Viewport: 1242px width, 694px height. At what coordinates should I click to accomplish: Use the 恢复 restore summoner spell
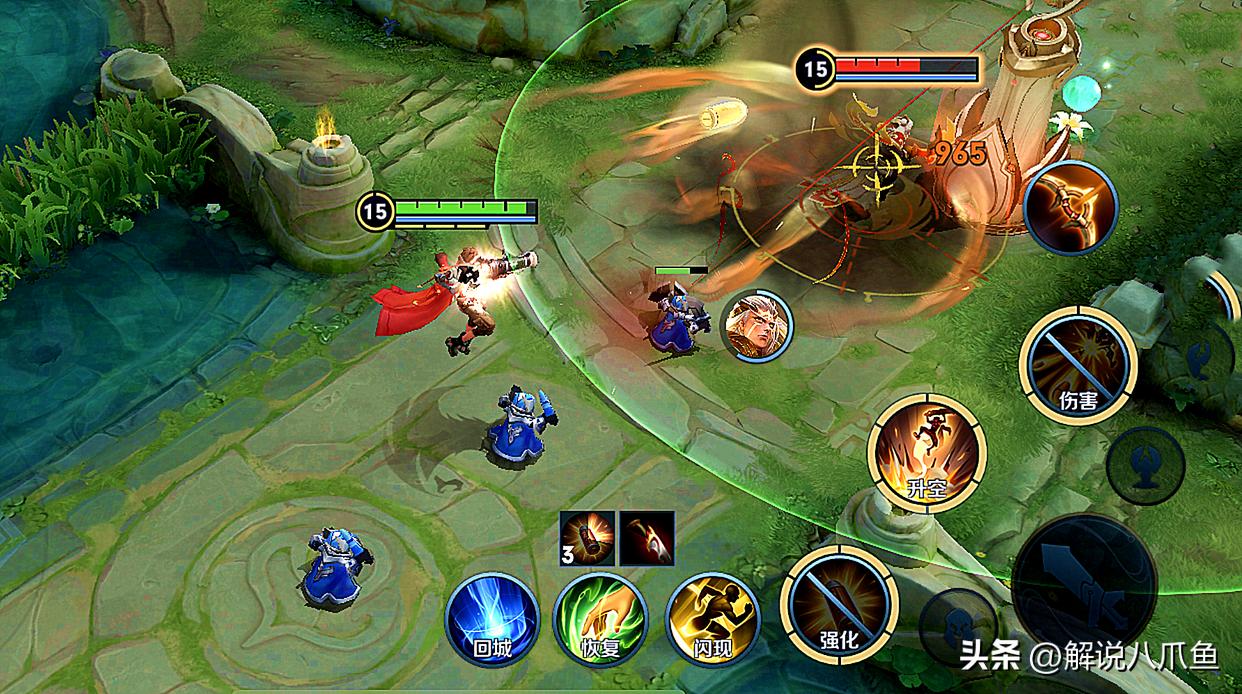pyautogui.click(x=601, y=618)
